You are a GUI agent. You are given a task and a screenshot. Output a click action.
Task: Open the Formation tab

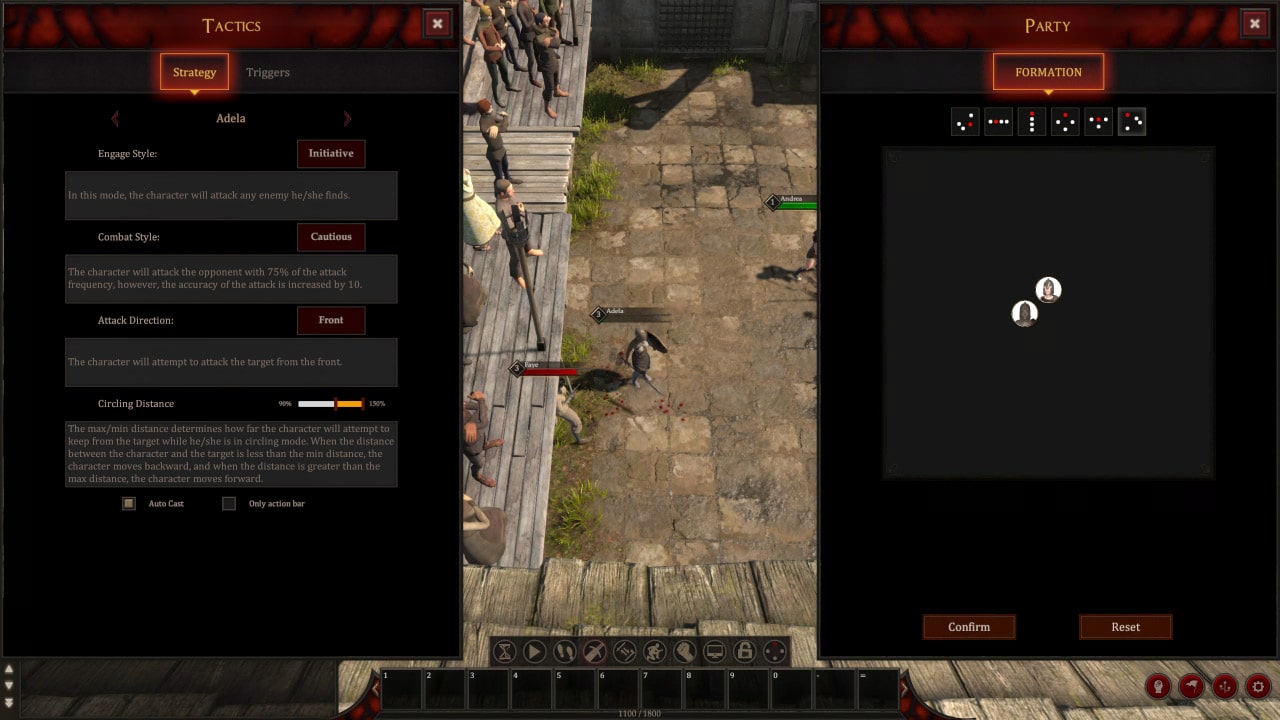pyautogui.click(x=1048, y=72)
